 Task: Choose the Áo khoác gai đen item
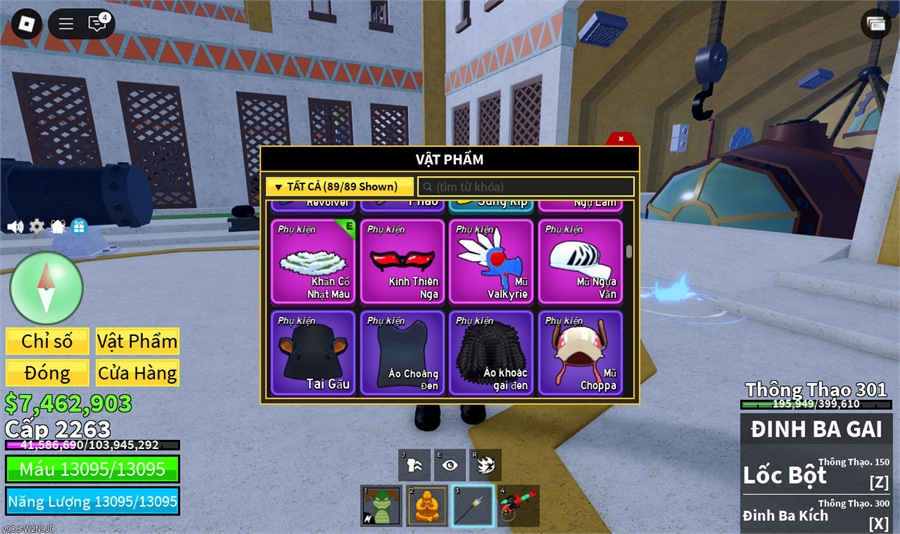(x=491, y=352)
